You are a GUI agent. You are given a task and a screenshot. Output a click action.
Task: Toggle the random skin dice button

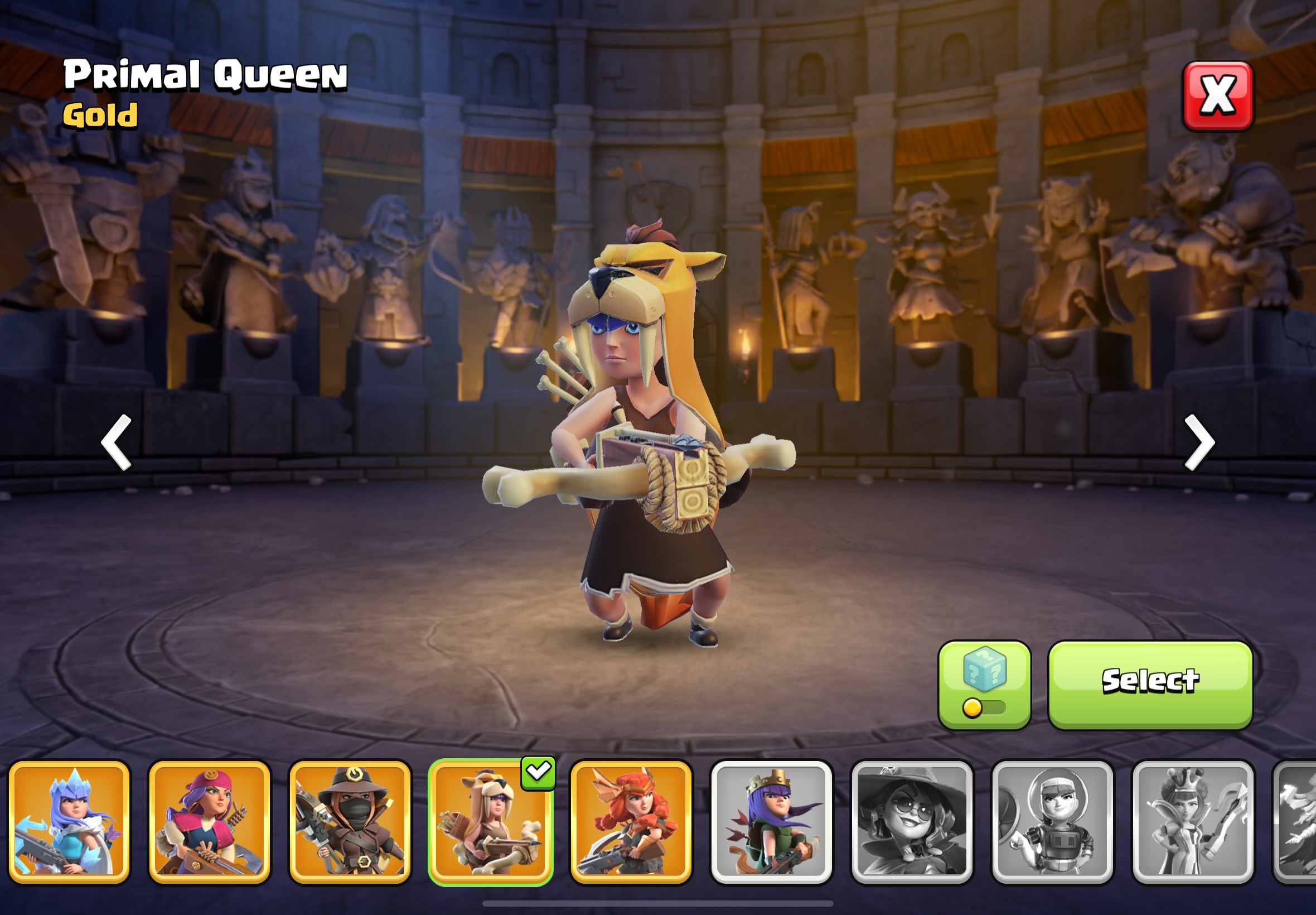984,685
